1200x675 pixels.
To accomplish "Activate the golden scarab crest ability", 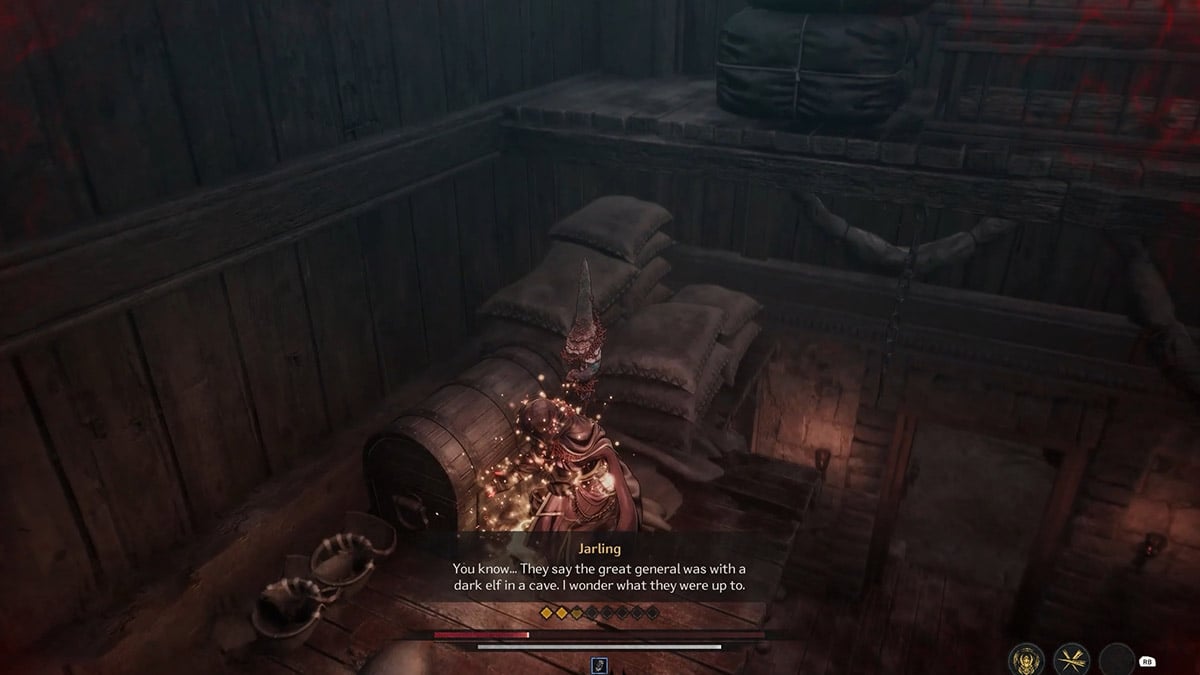I will point(1027,658).
